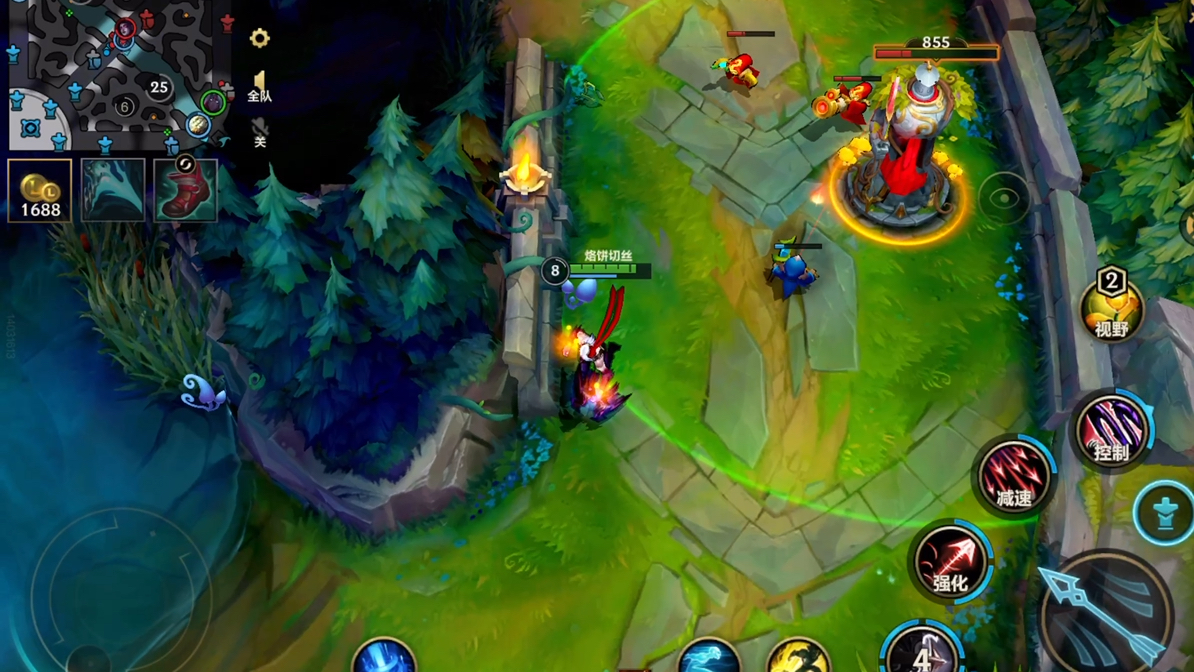Trigger the ability showing number 4
The height and width of the screenshot is (672, 1194).
(x=922, y=650)
